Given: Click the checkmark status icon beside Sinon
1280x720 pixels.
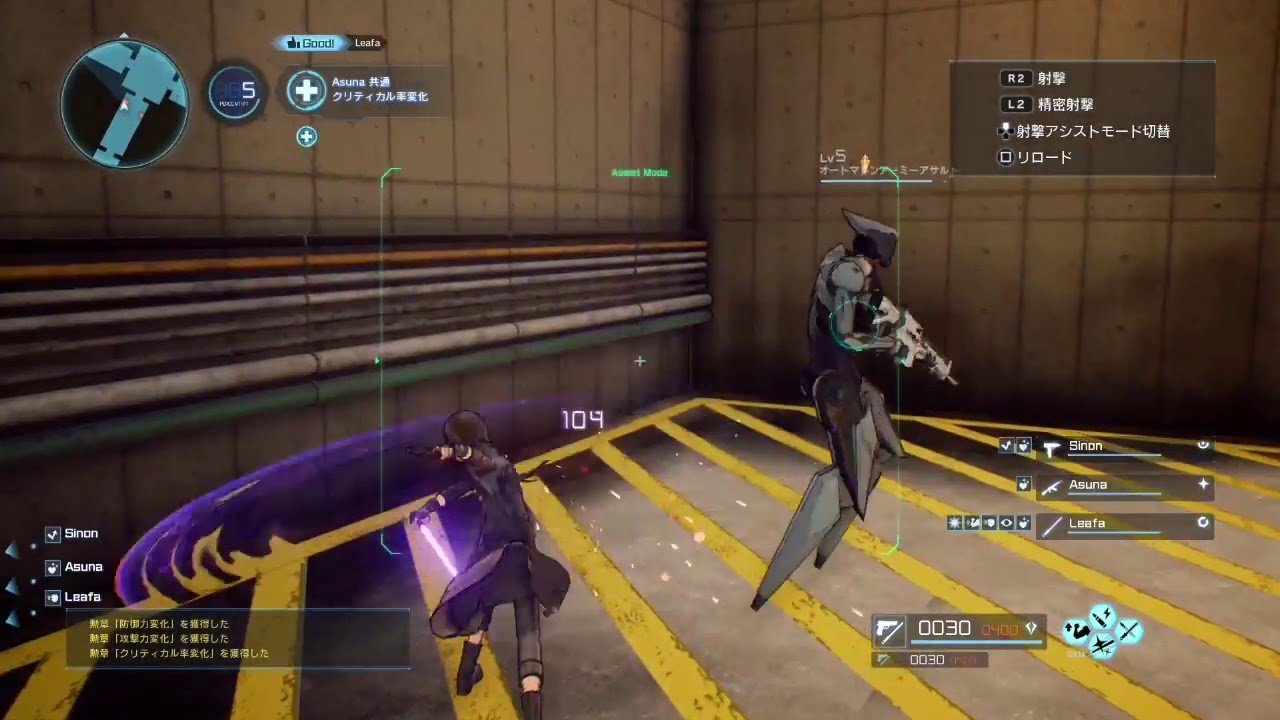Looking at the screenshot, I should [1006, 446].
